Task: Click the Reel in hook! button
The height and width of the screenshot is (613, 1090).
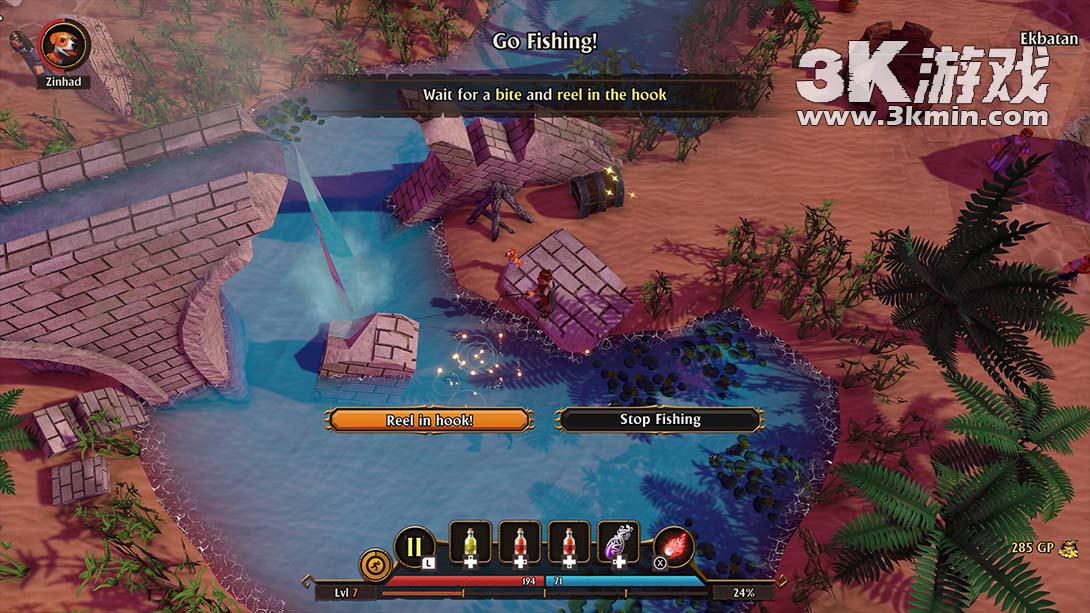Action: pyautogui.click(x=429, y=420)
